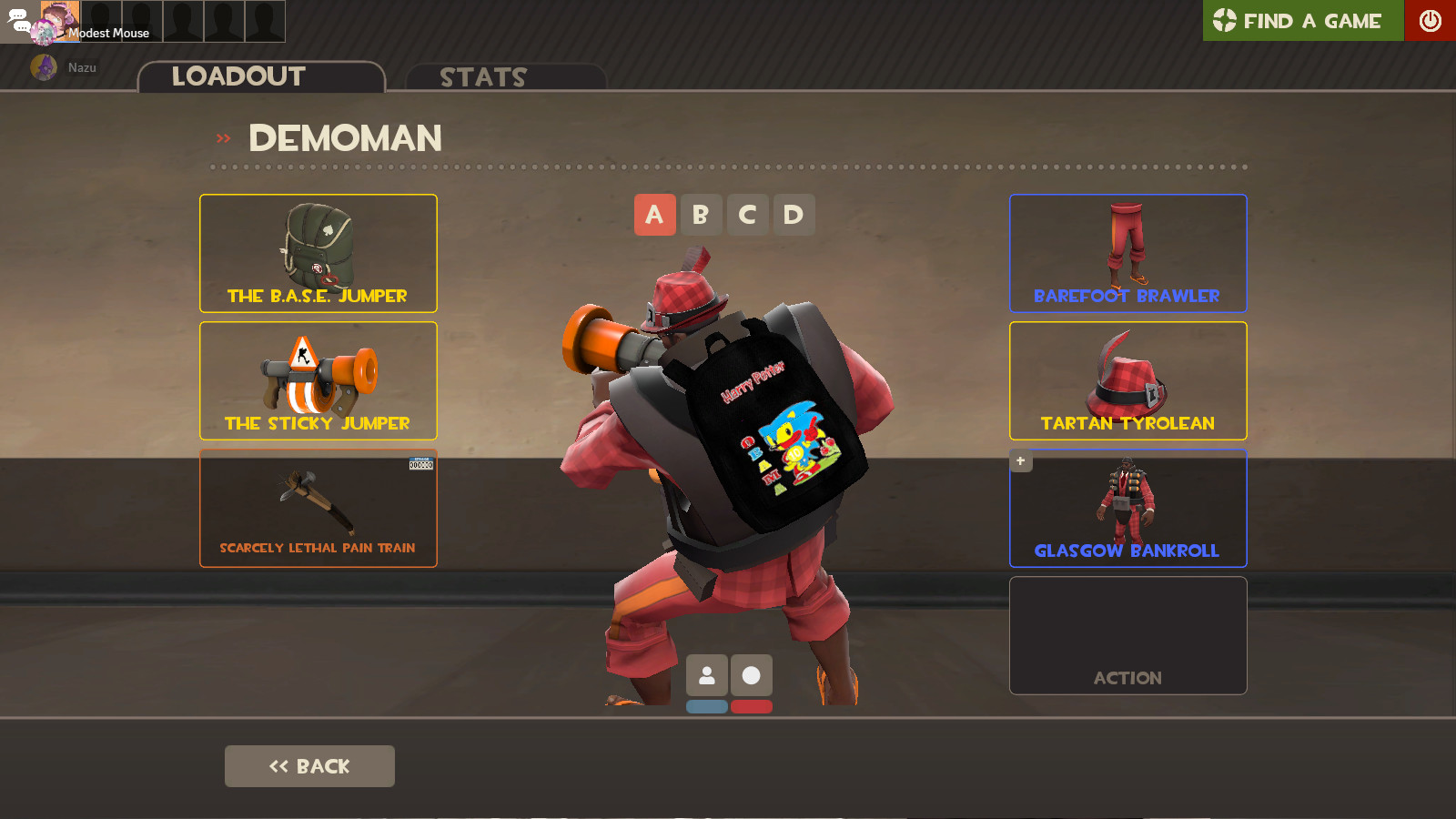
Task: Click the chat bubble icon top left
Action: tap(20, 20)
